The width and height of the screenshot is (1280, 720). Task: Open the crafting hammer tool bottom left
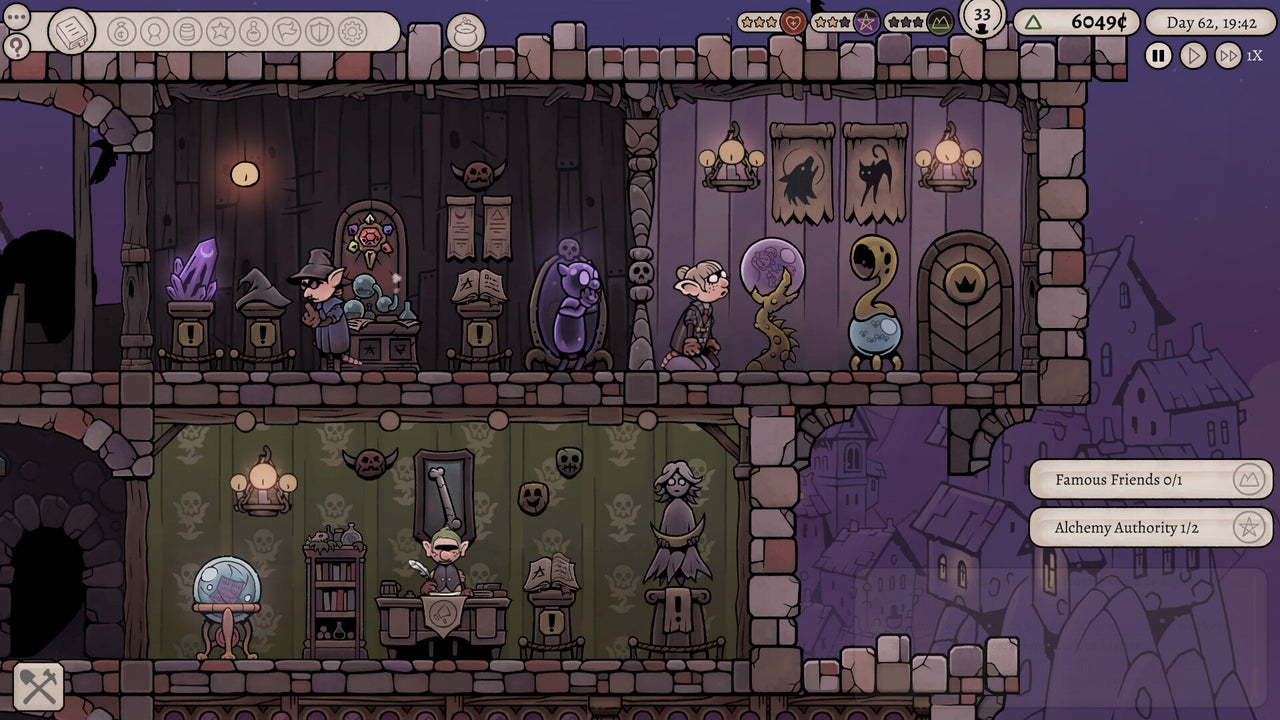(39, 688)
